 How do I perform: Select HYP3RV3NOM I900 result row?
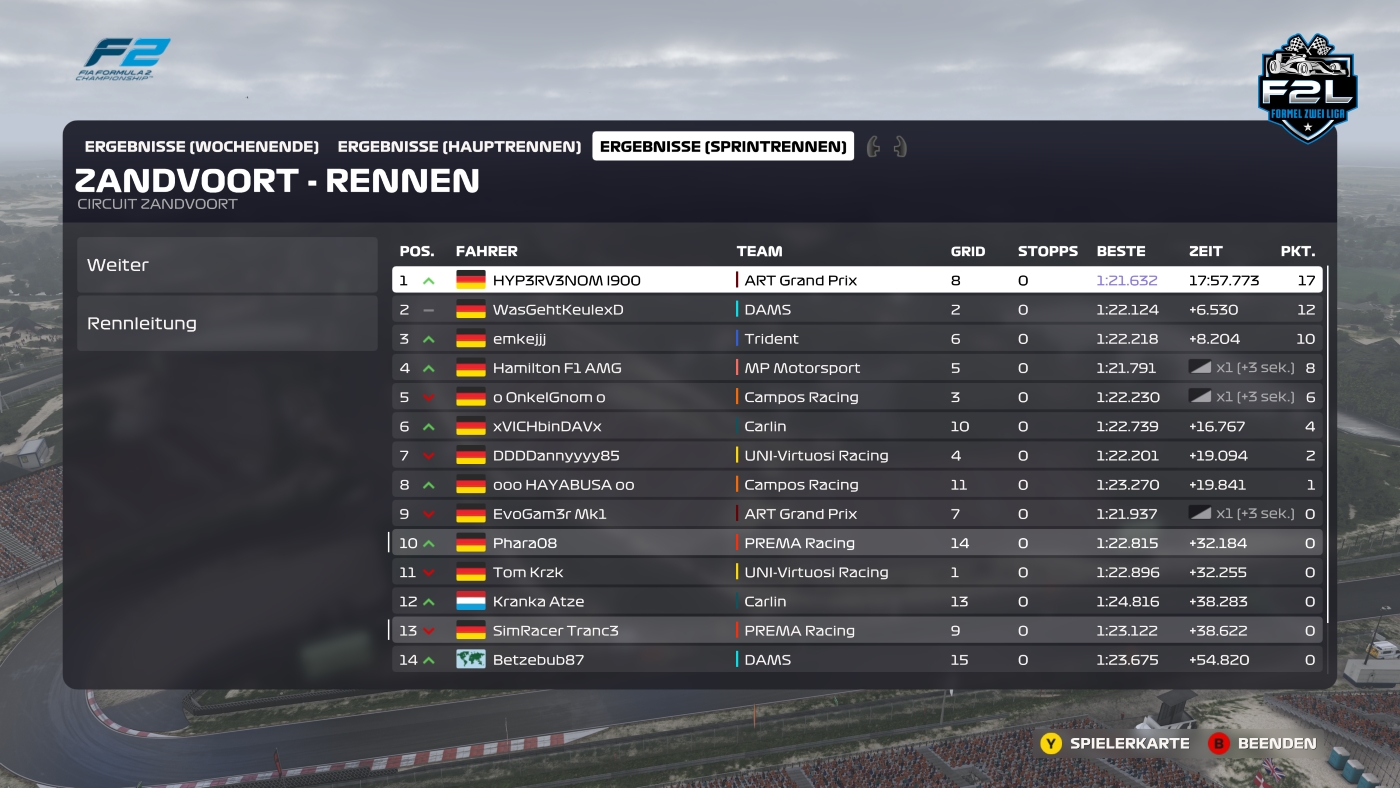857,280
